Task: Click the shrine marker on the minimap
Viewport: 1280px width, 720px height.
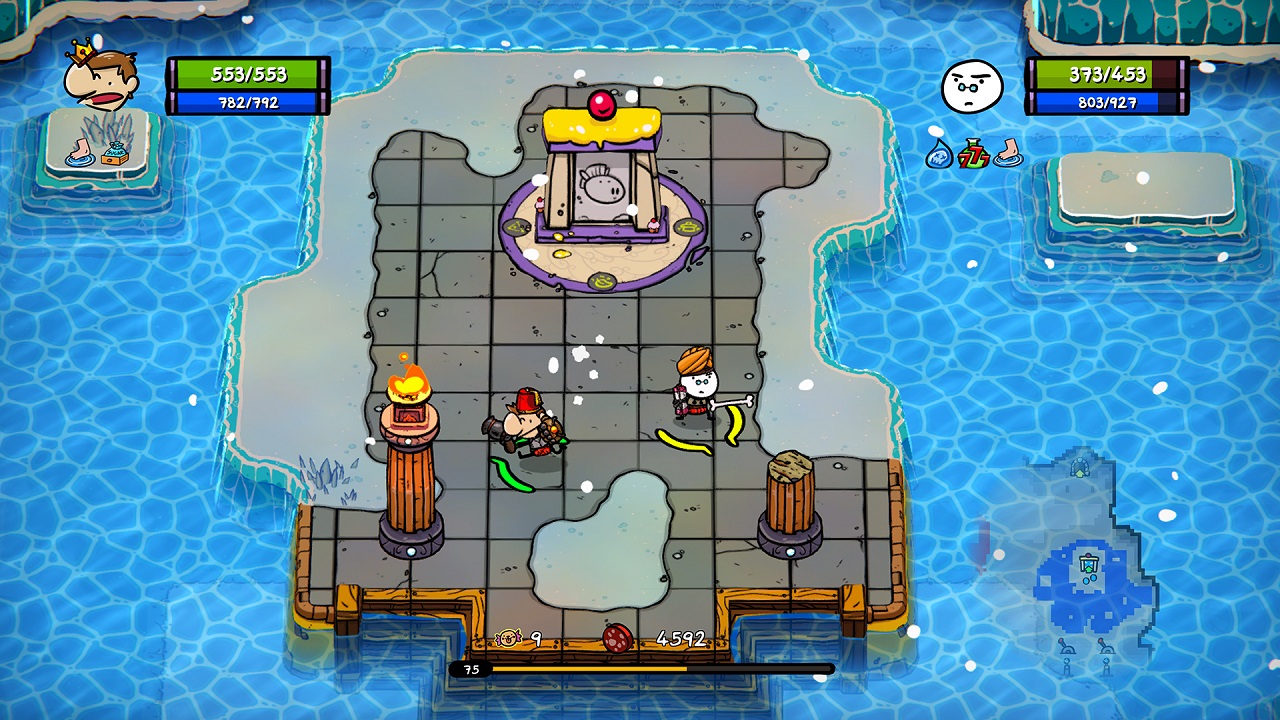Action: click(1089, 567)
